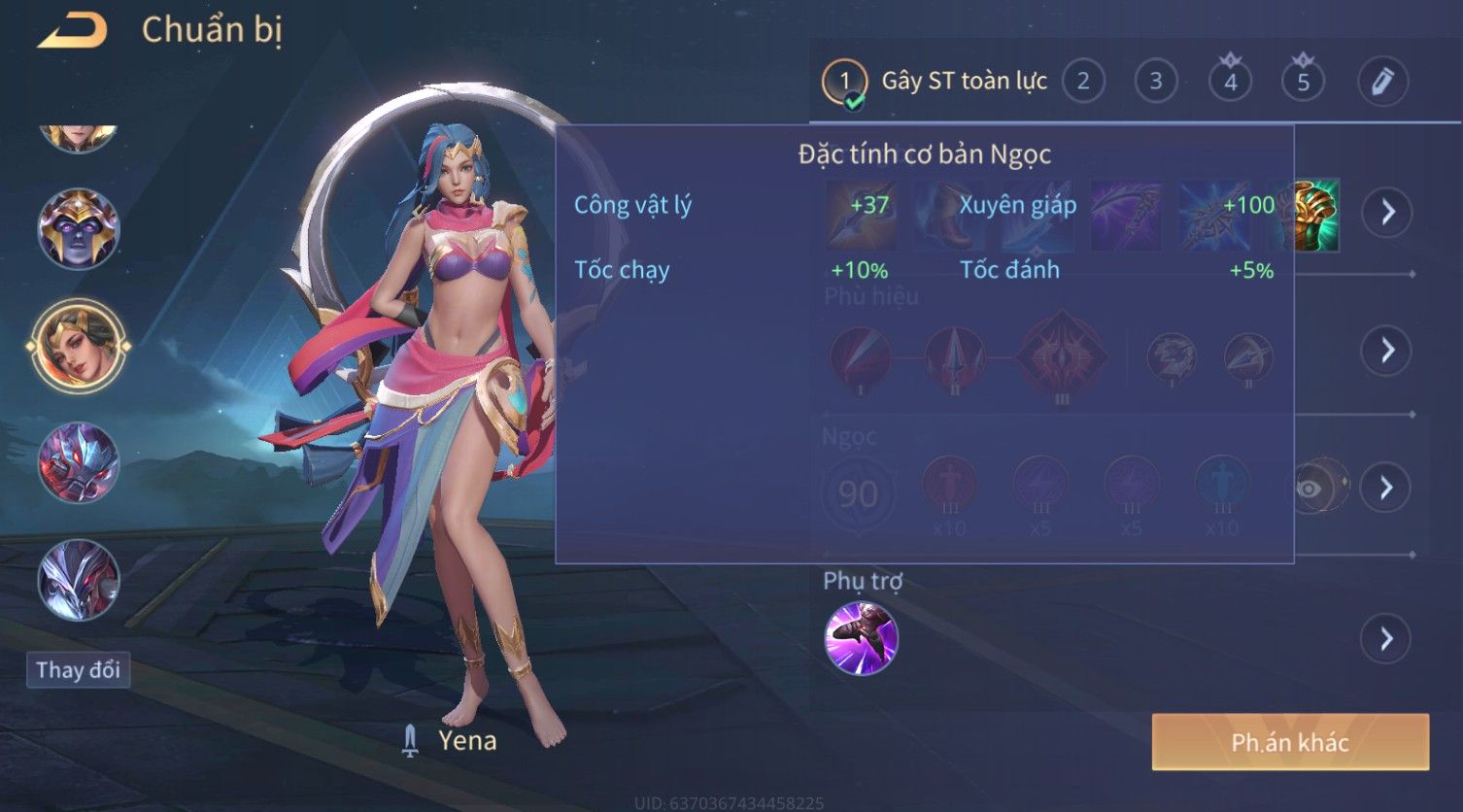The height and width of the screenshot is (812, 1463).
Task: Click the "Ph.án khác" button
Action: (1290, 743)
